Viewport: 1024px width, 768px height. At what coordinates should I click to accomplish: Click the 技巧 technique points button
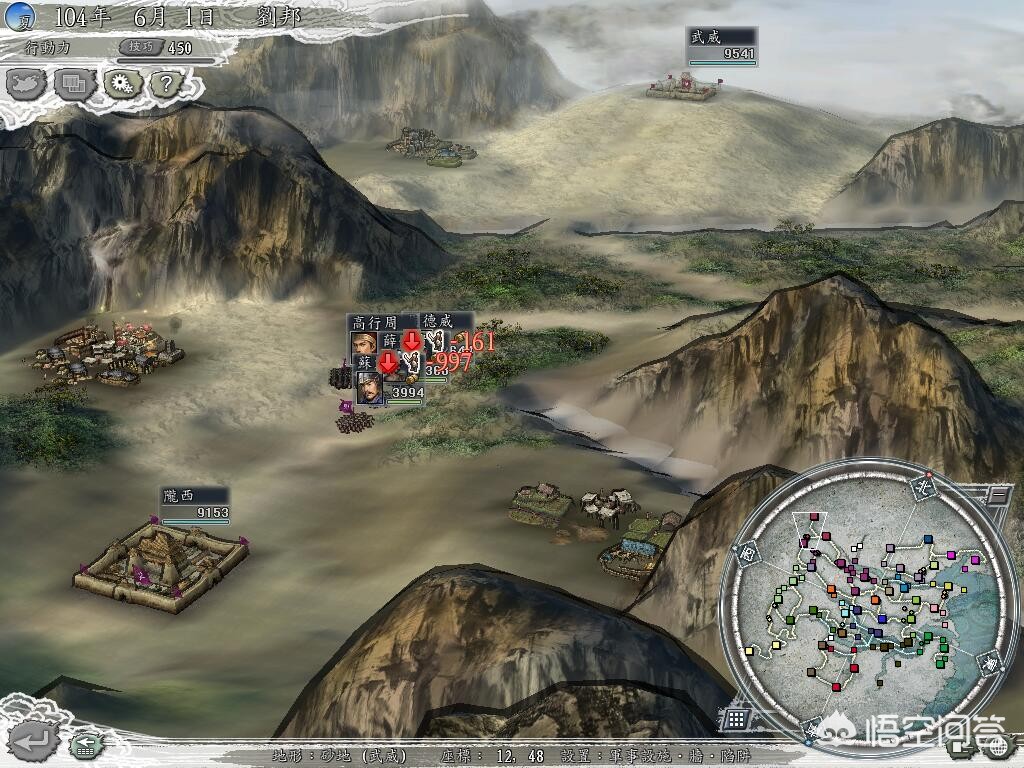pos(137,47)
